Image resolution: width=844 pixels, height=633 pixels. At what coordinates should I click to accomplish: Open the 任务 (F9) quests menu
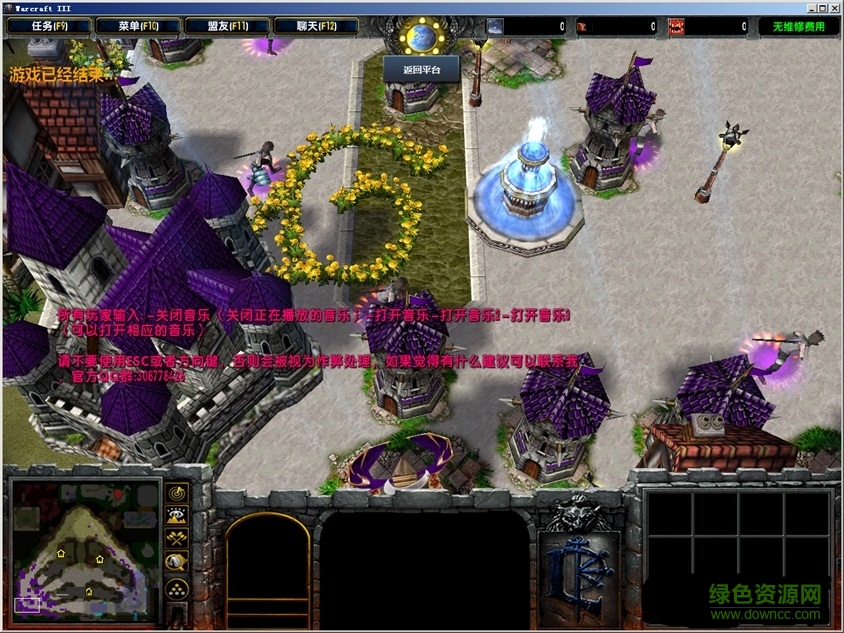(48, 26)
